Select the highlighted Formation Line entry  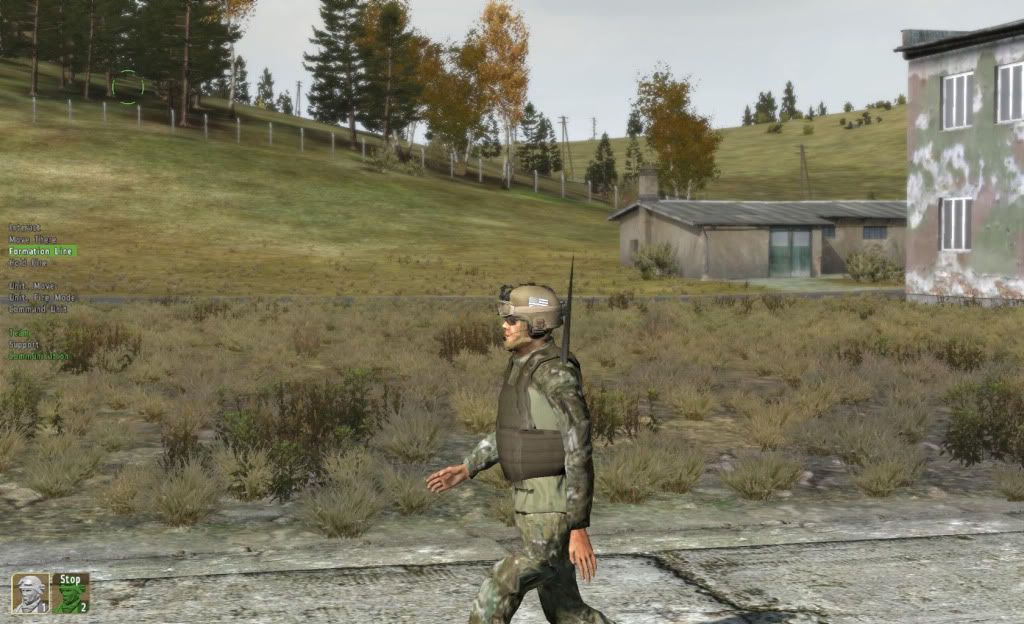[x=41, y=251]
